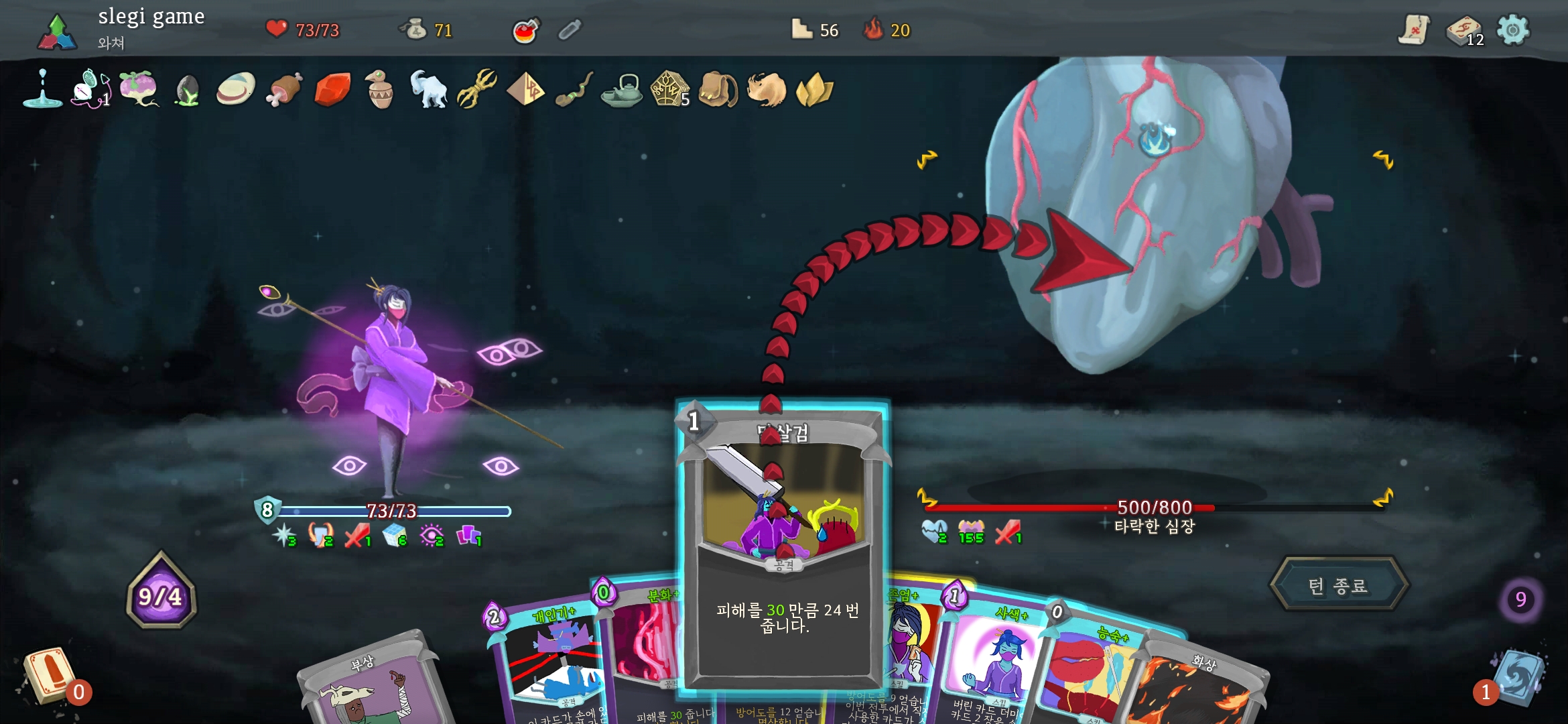Inspect the golden pyramid relic

pos(525,89)
